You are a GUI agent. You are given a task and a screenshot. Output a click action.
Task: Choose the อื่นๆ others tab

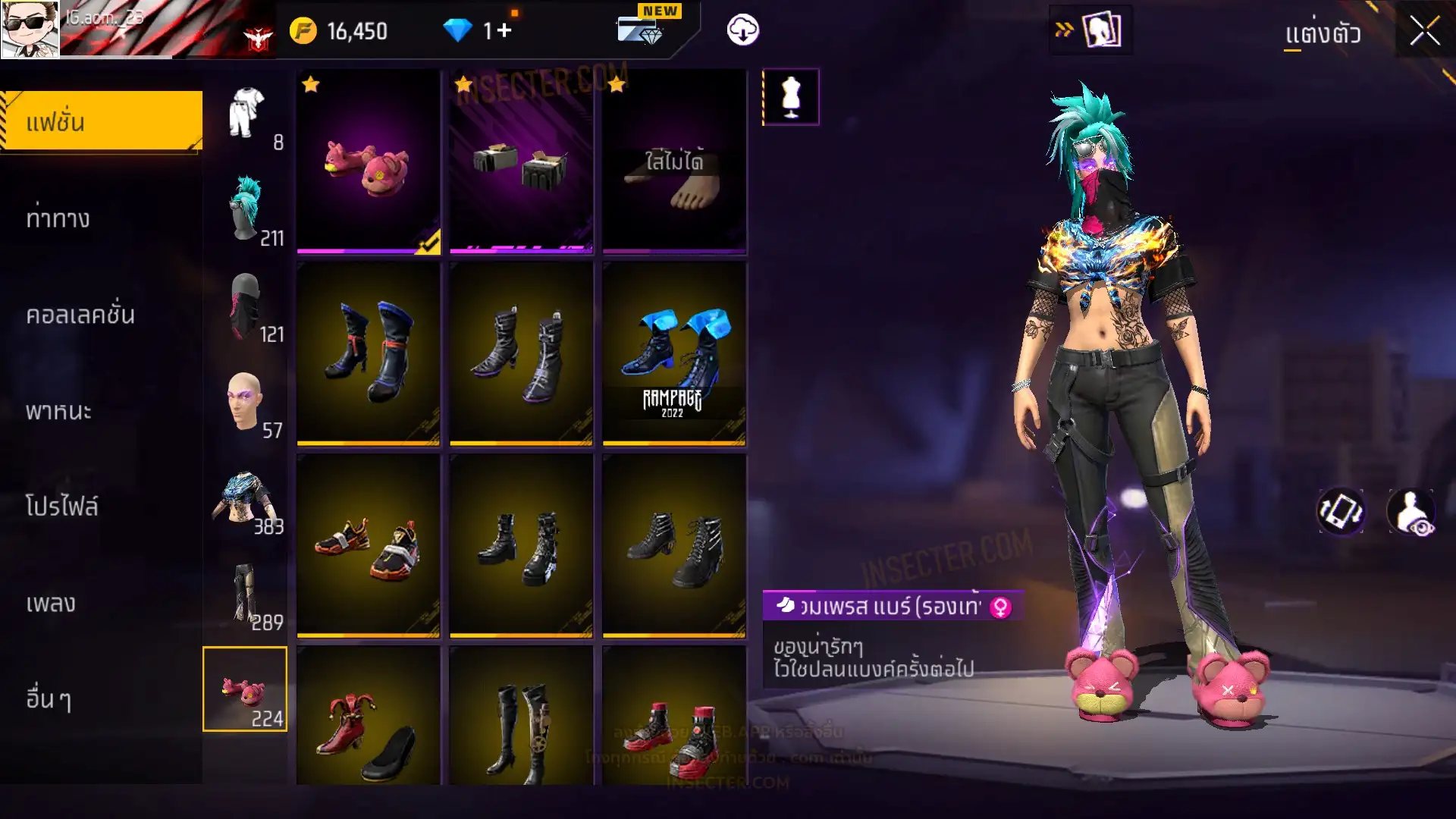coord(49,699)
